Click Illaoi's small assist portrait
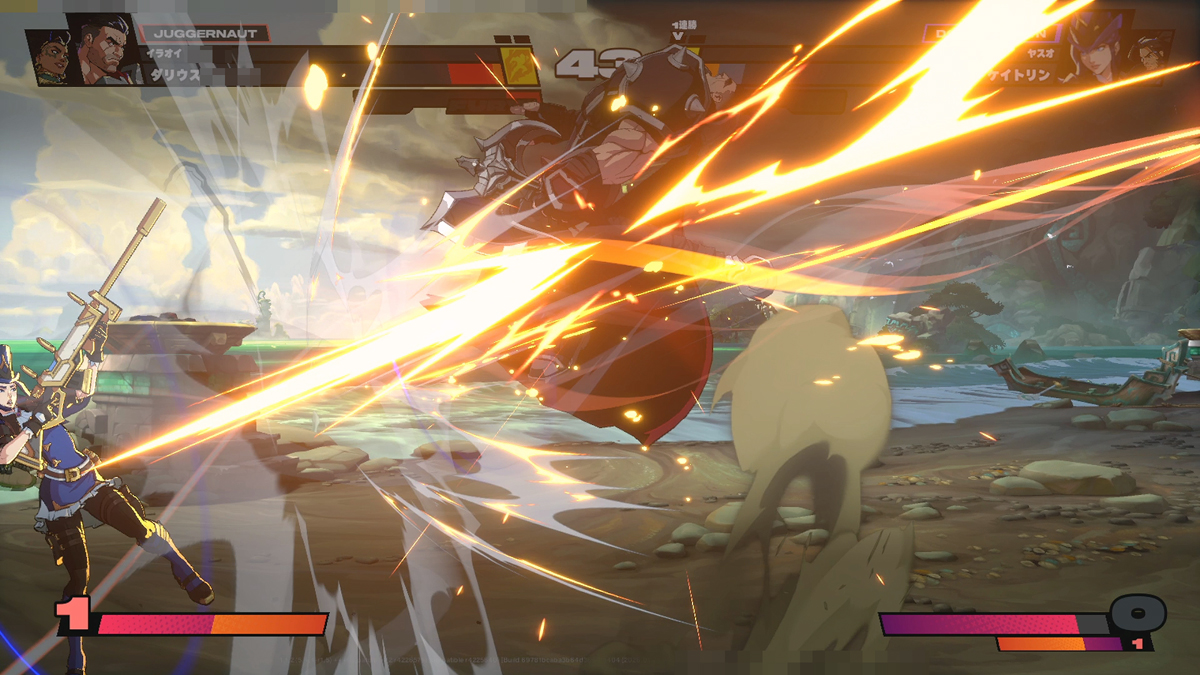Screen dimensions: 1200x675 coord(50,56)
